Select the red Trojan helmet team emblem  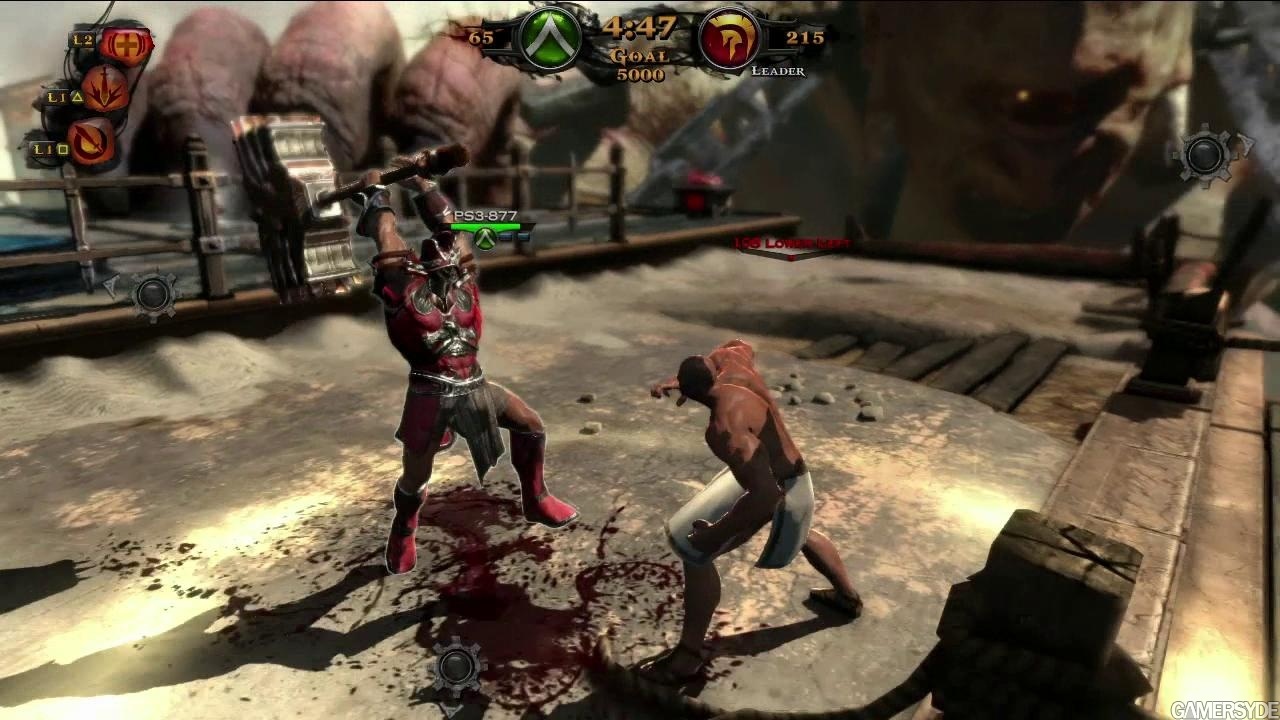tap(728, 39)
